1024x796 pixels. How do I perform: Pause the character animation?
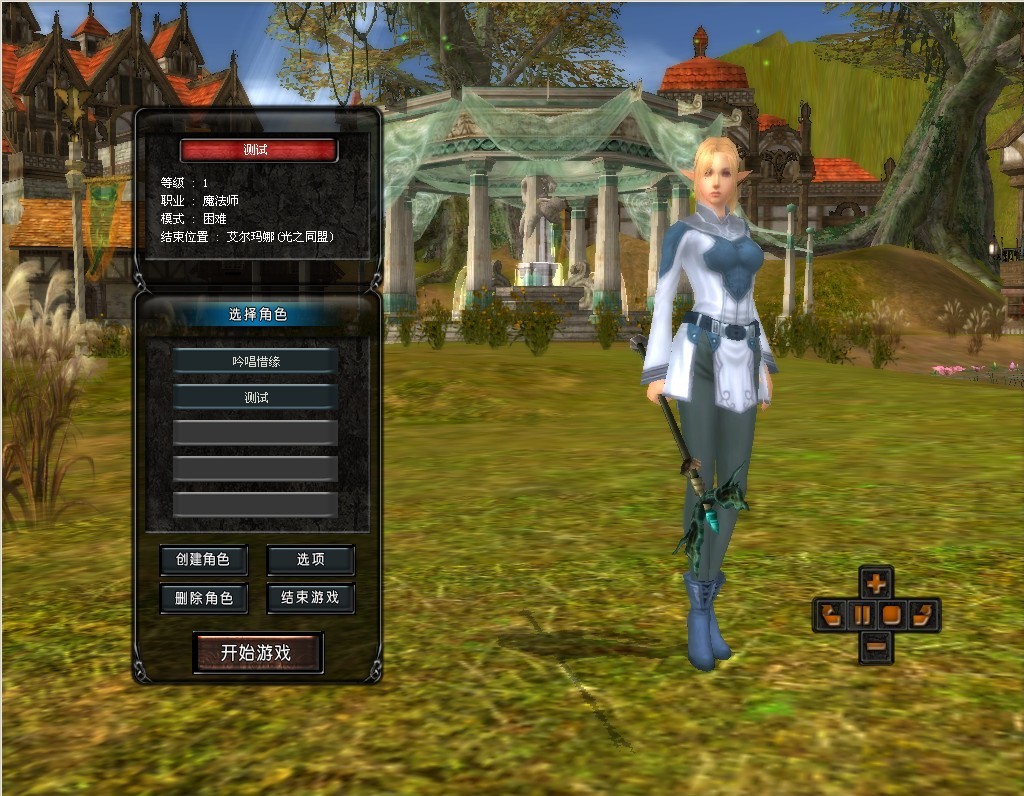861,614
